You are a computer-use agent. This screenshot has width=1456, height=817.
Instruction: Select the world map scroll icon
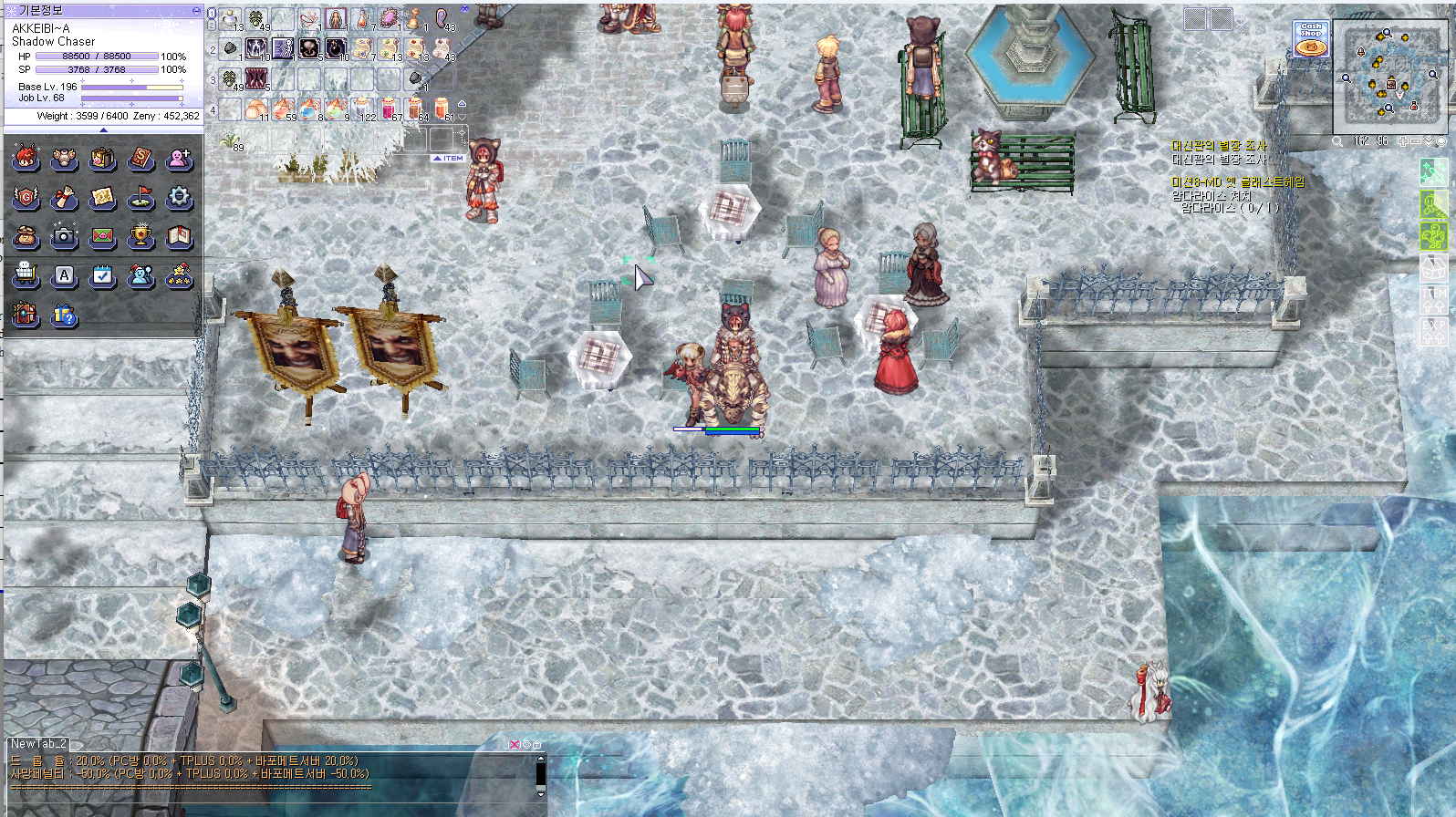click(102, 197)
